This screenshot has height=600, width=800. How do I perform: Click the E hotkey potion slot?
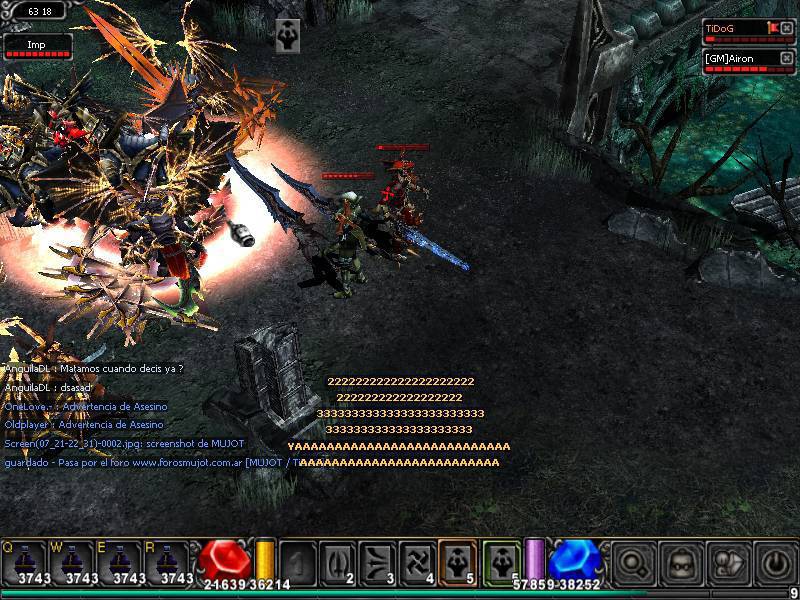(122, 563)
